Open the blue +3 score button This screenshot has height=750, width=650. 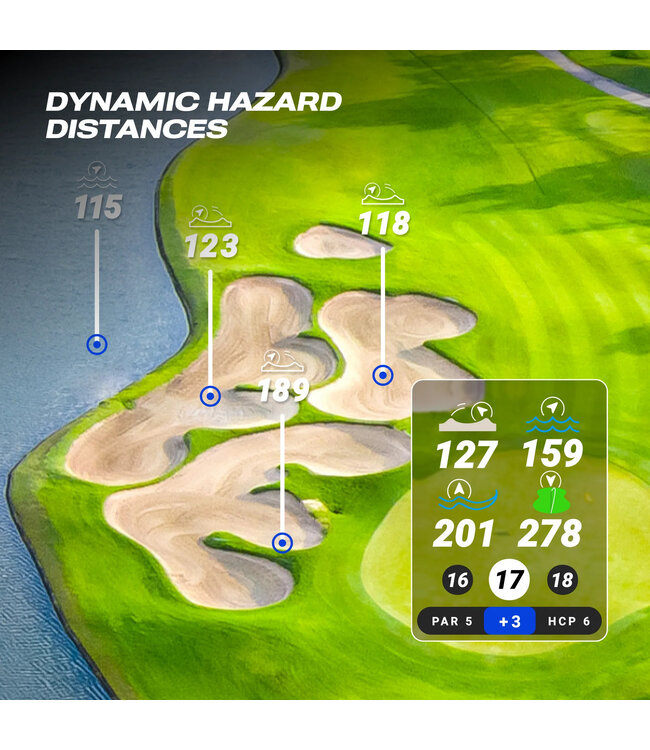509,621
